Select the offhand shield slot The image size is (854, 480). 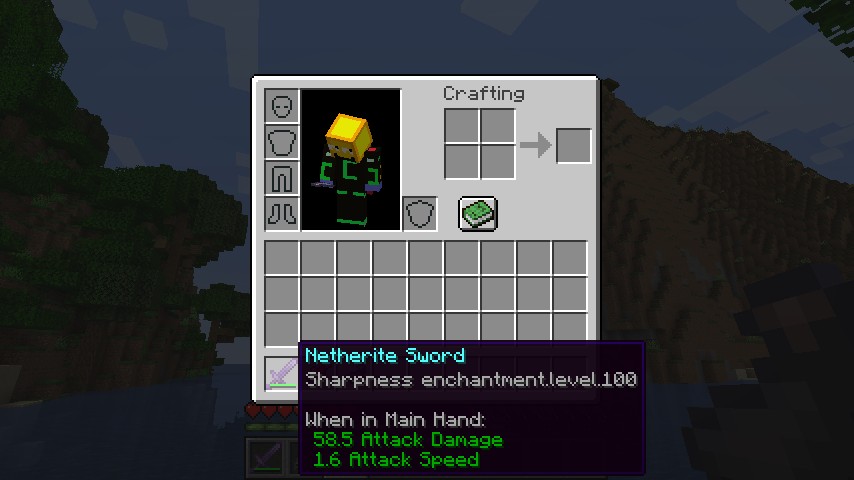(420, 213)
